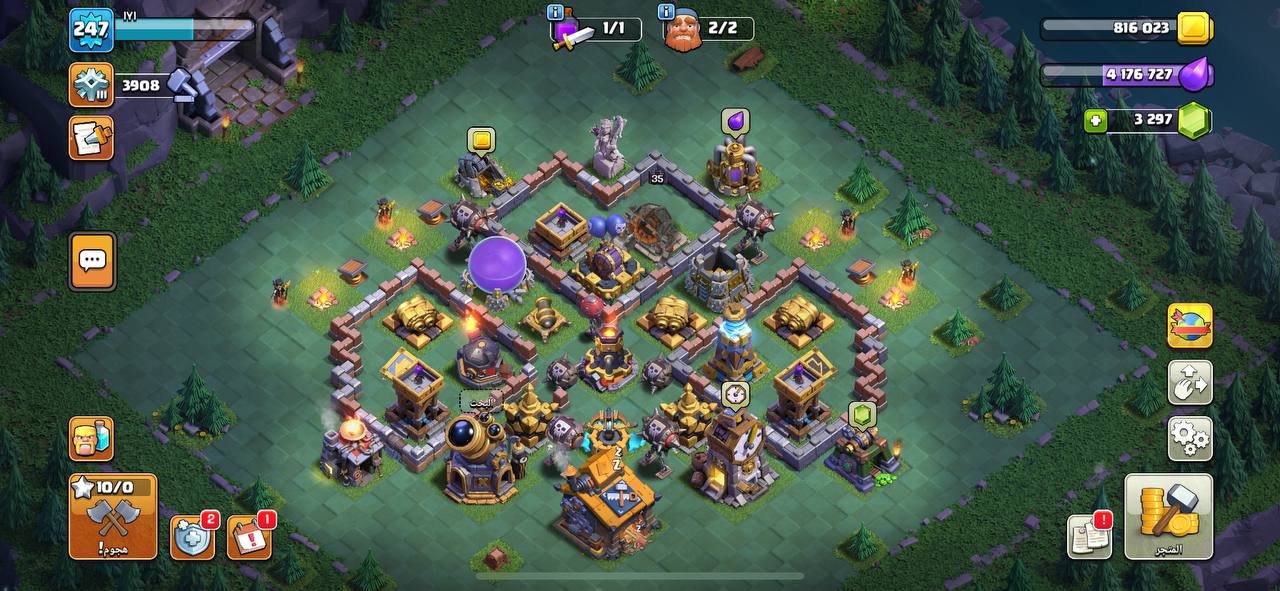Show info for the 1/1 builder
The image size is (1280, 591).
555,12
